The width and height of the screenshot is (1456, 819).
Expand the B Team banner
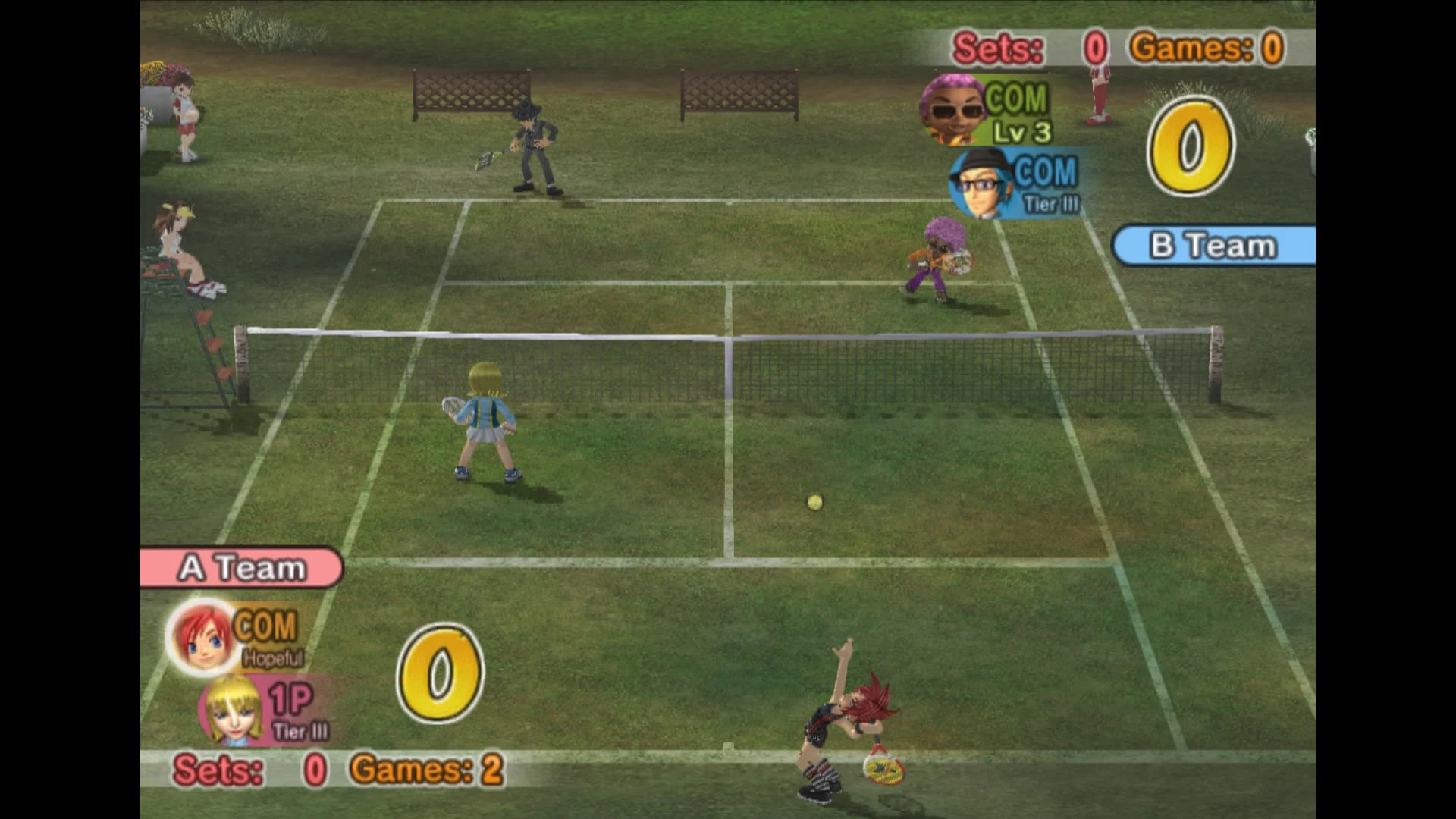(x=1213, y=245)
